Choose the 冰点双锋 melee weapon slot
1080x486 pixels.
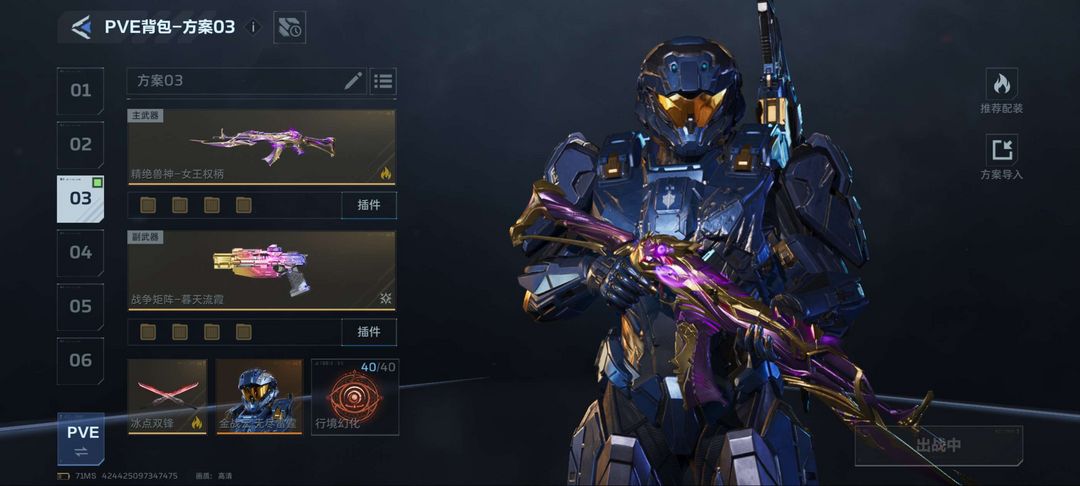coord(167,396)
